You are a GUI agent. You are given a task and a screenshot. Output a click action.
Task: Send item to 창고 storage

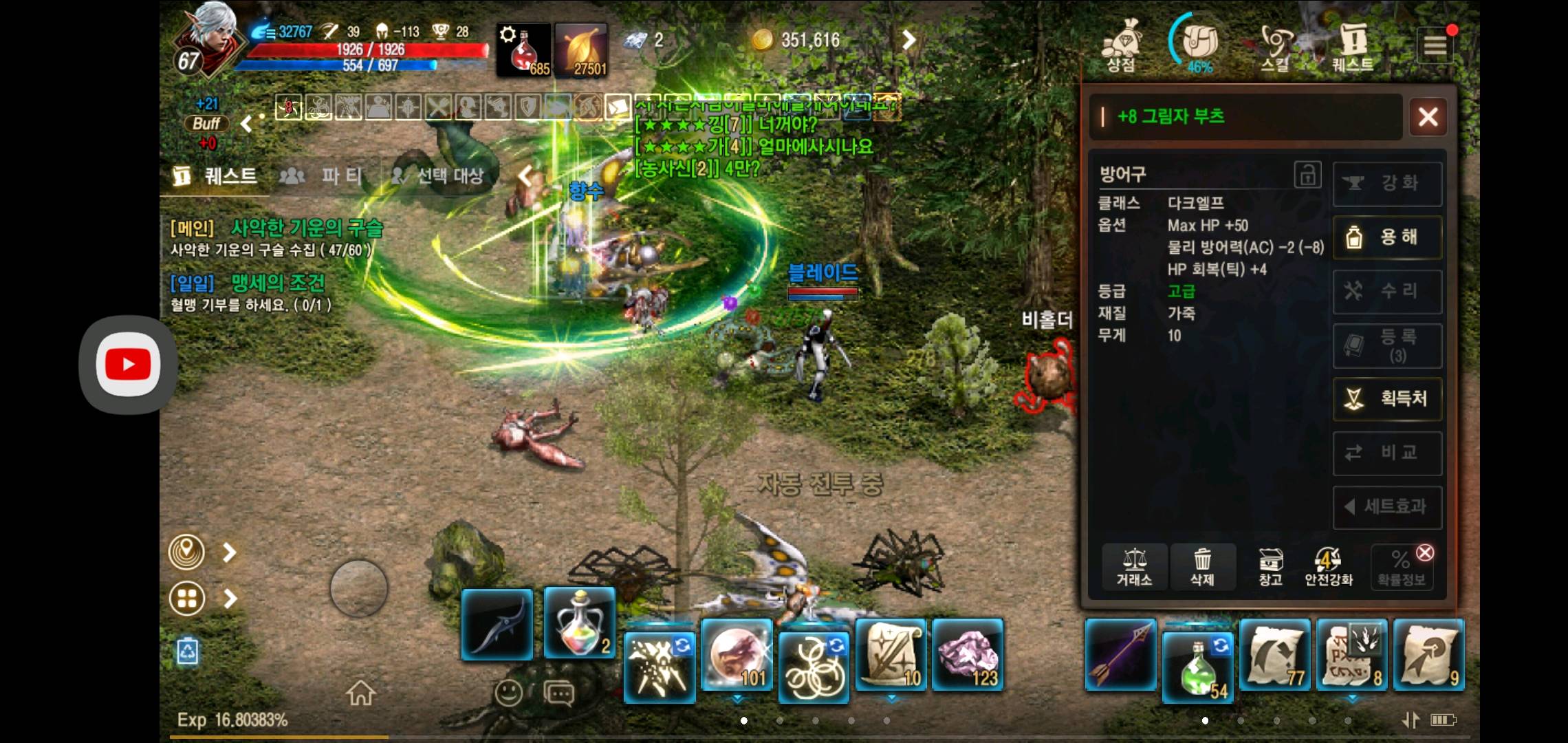pos(1270,567)
